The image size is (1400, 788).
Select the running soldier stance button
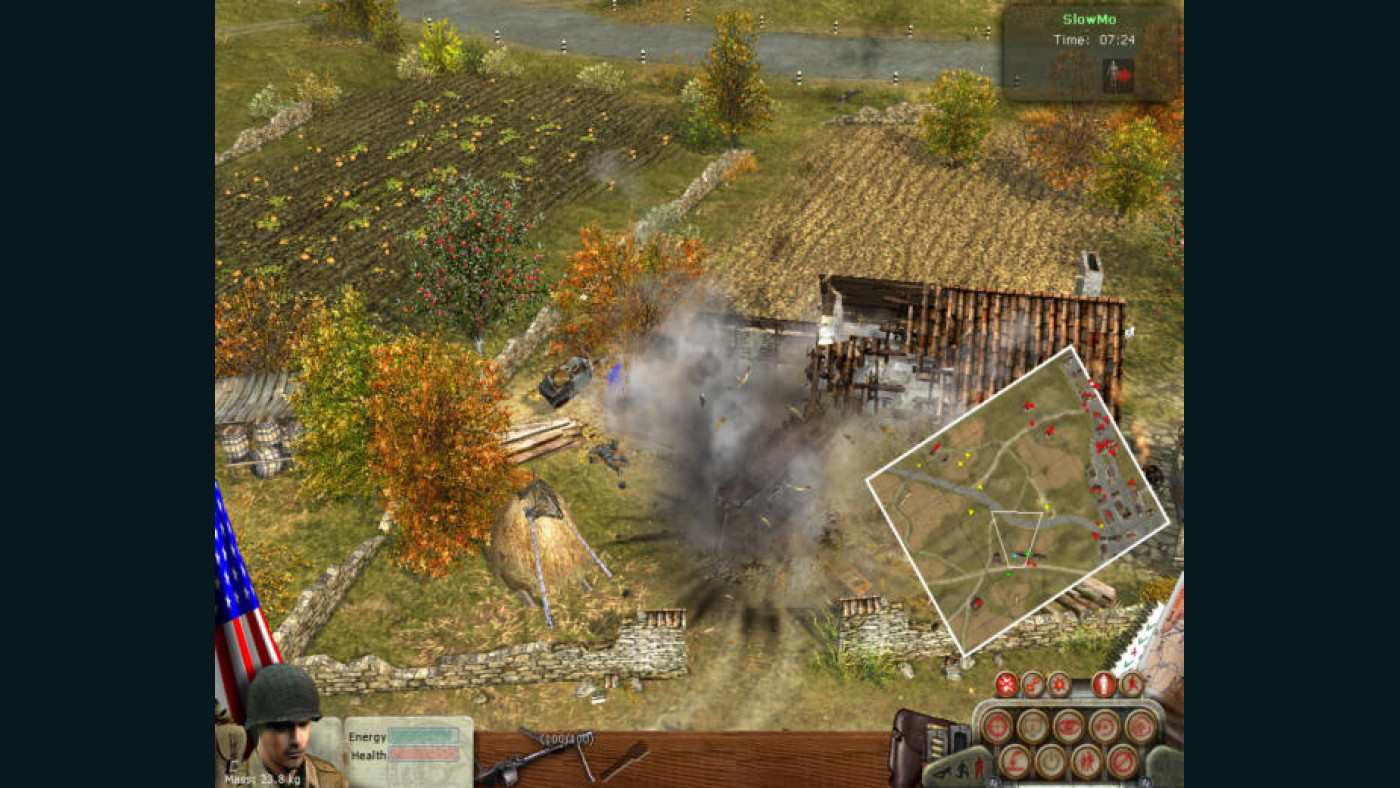1131,685
